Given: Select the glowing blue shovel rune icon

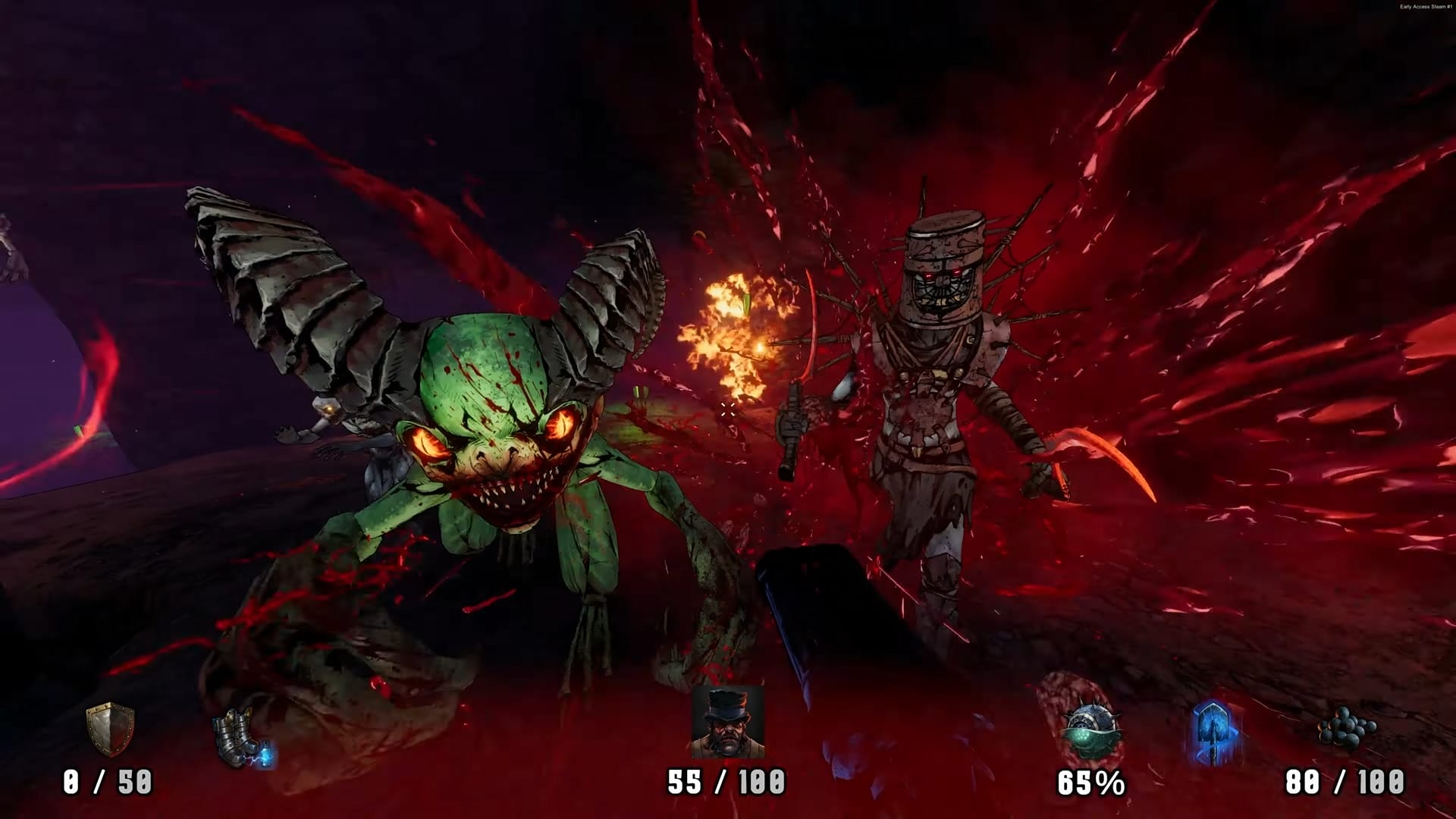Looking at the screenshot, I should 1214,731.
